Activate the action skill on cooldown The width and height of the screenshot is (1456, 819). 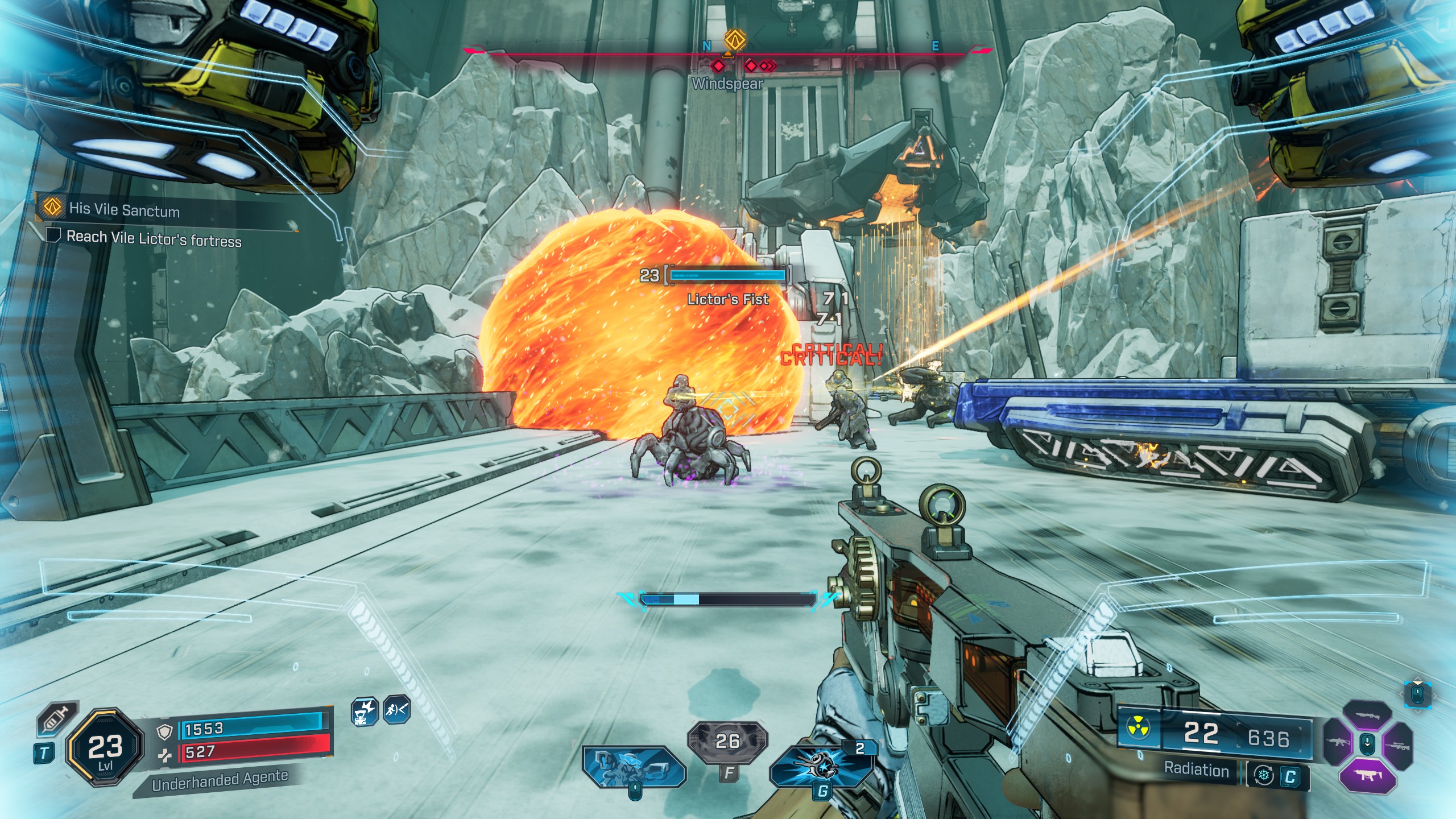pos(727,742)
